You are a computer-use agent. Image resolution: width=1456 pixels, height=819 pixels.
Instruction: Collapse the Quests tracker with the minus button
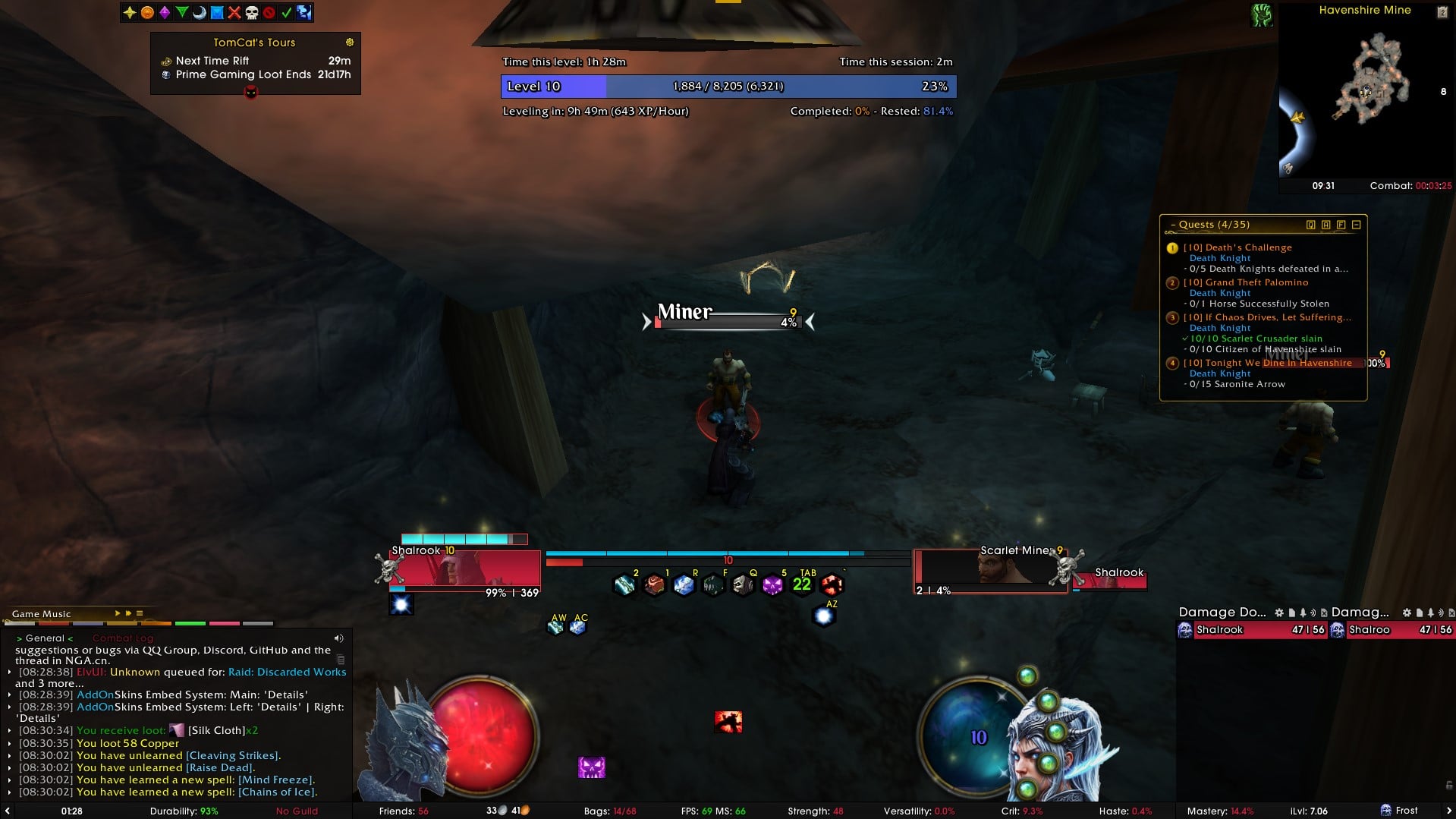click(1357, 225)
